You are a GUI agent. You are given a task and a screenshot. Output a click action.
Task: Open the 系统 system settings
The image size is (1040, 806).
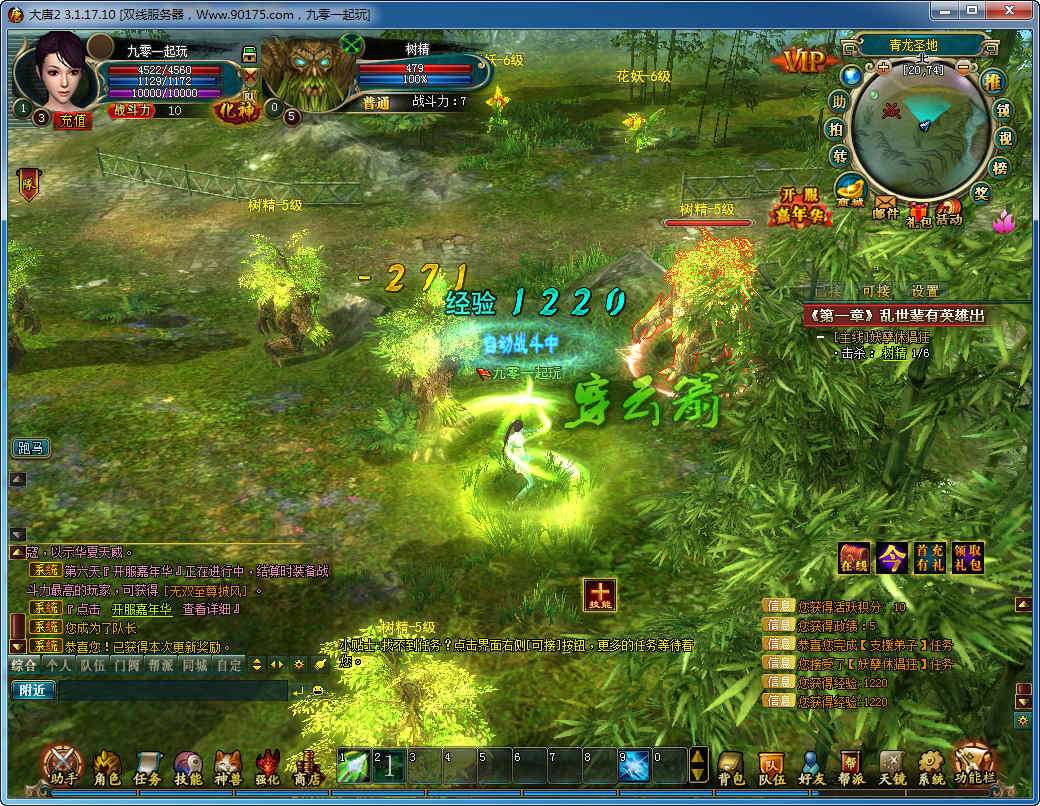[931, 765]
